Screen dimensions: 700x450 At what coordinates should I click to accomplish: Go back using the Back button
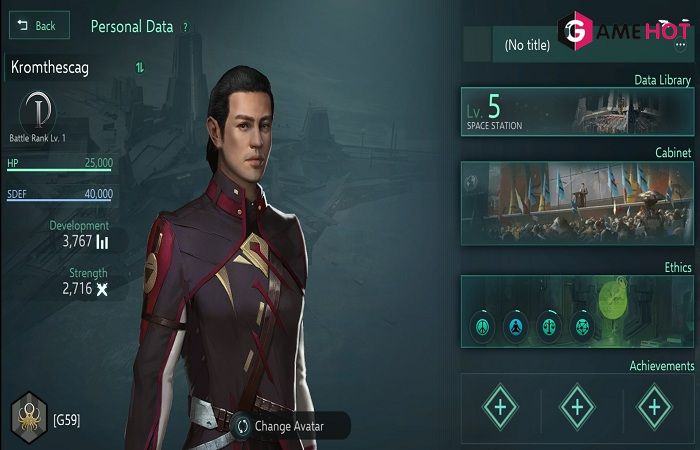coord(38,25)
